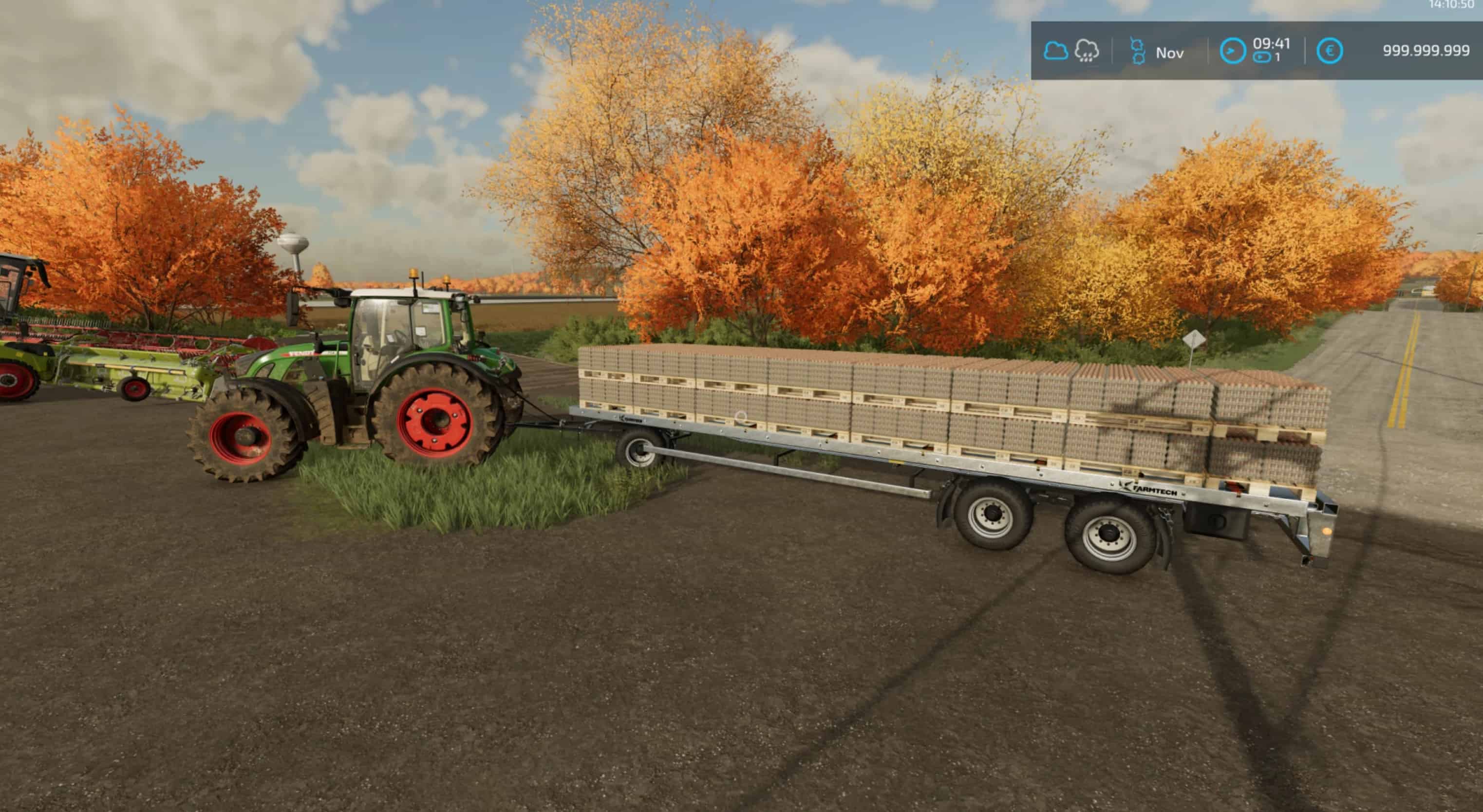
Task: Open the game clock icon
Action: coord(1233,51)
